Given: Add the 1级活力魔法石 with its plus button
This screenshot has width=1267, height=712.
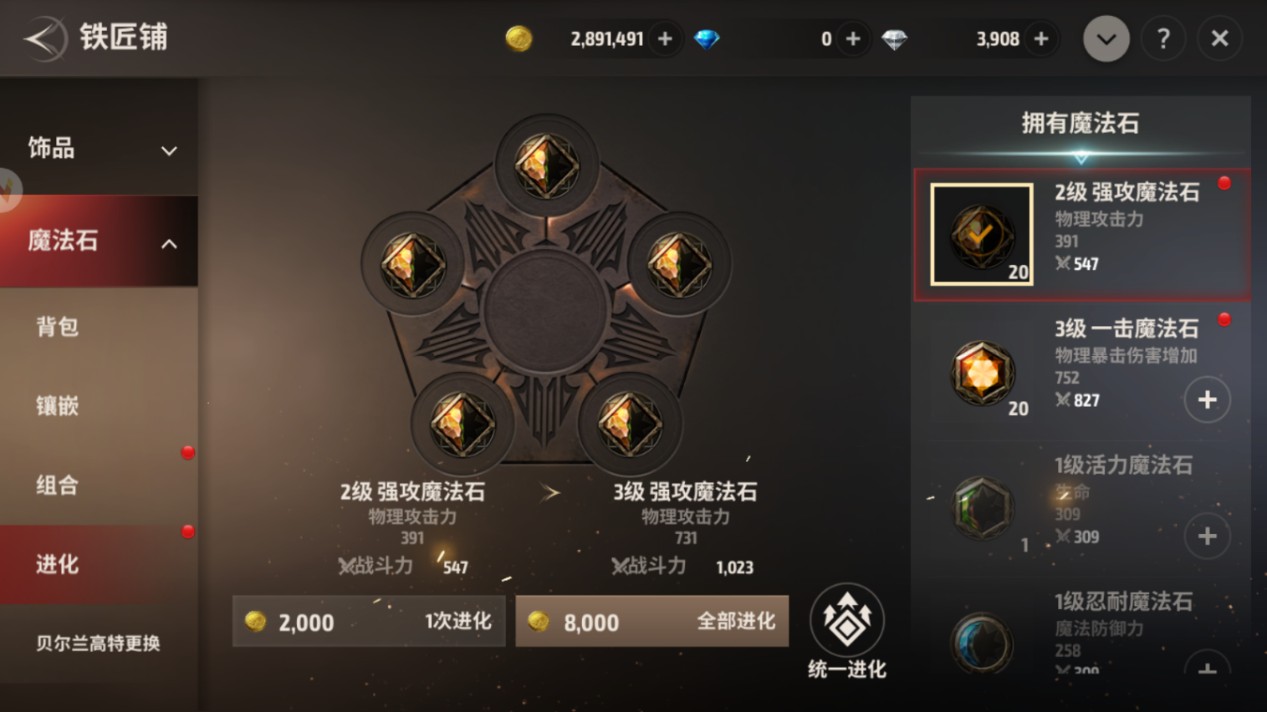Looking at the screenshot, I should pyautogui.click(x=1207, y=537).
